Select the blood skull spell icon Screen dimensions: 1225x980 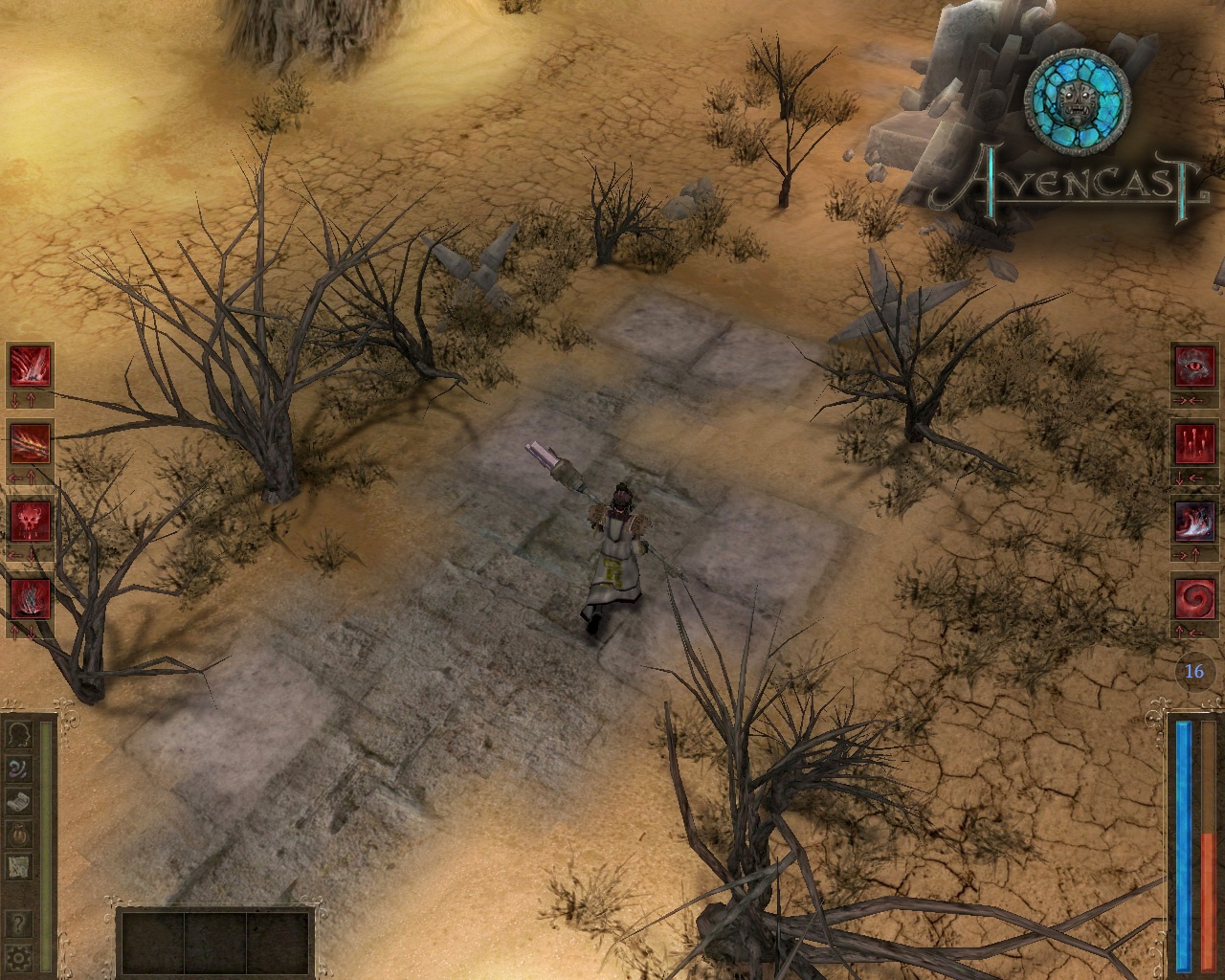point(29,520)
